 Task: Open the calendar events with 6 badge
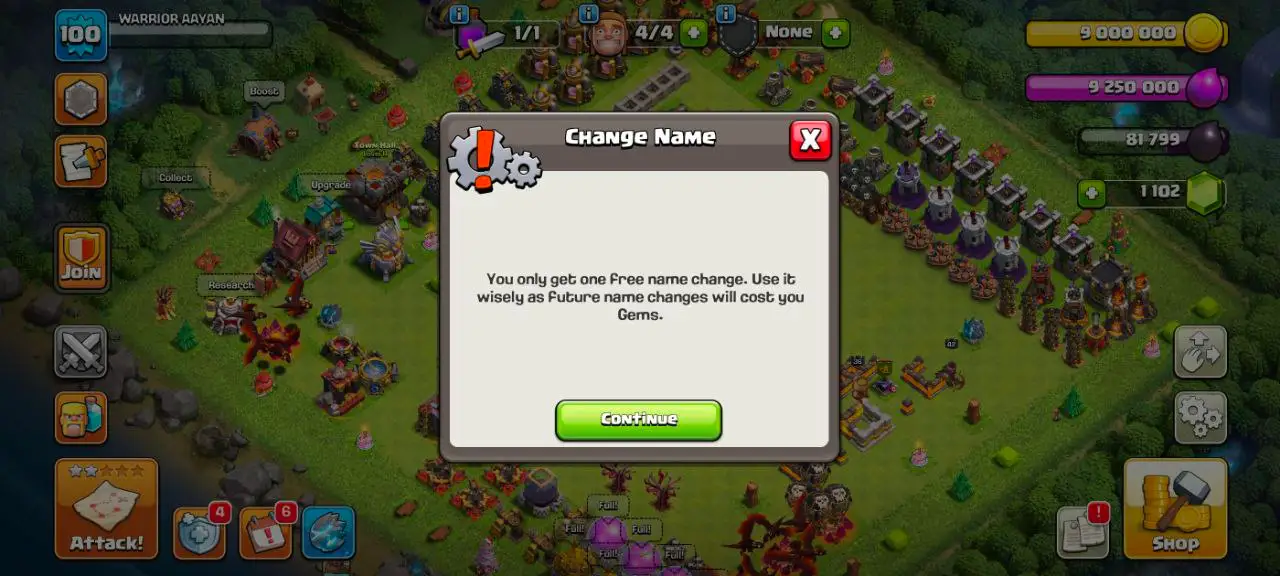click(265, 534)
